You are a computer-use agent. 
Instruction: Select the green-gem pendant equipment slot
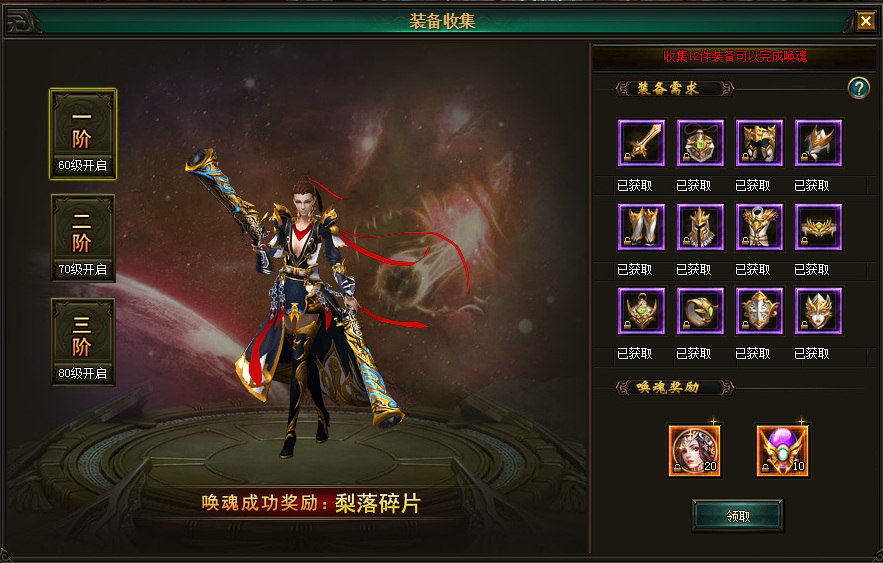pos(700,143)
